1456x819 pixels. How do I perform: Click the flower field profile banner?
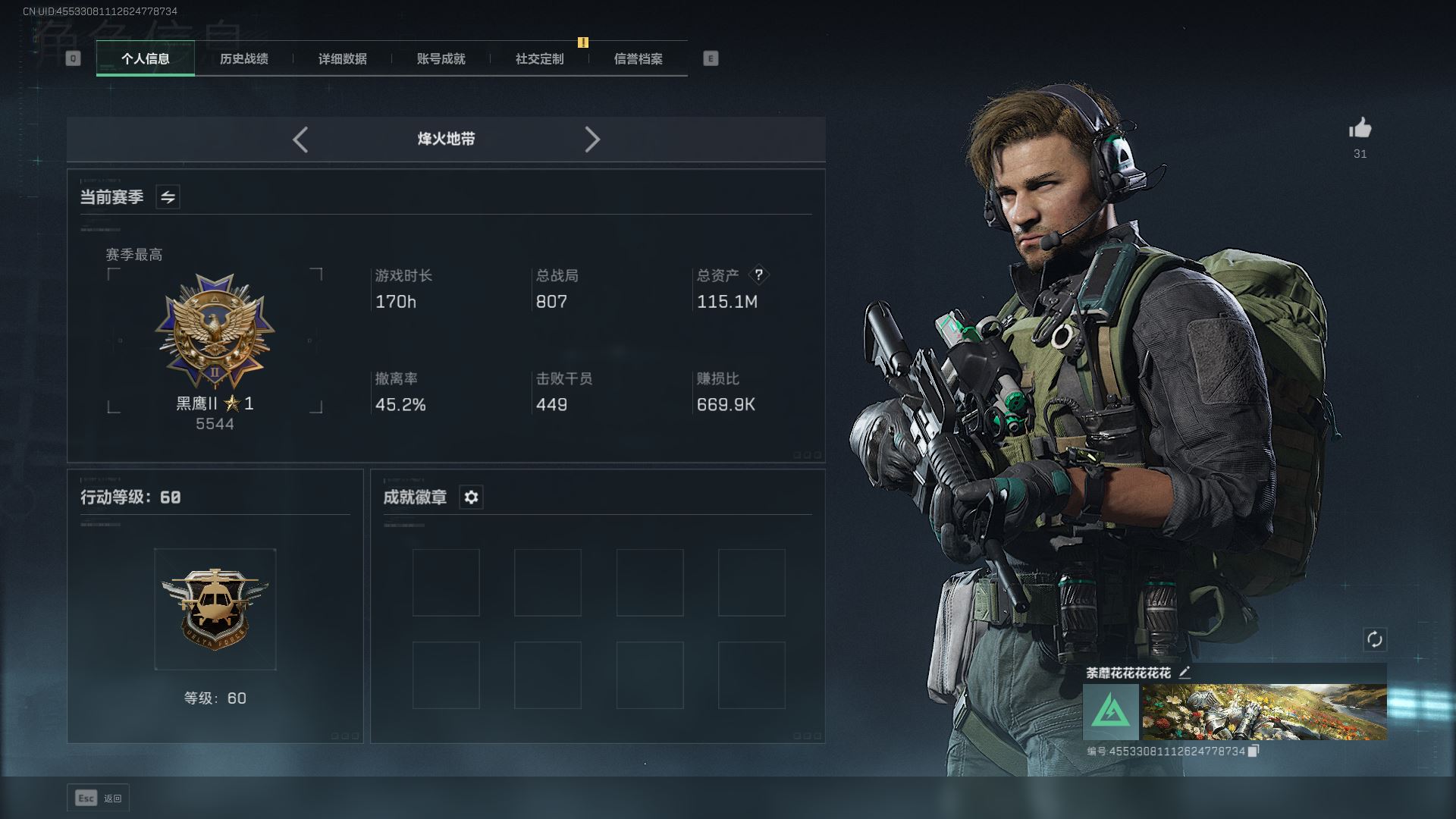tap(1264, 712)
